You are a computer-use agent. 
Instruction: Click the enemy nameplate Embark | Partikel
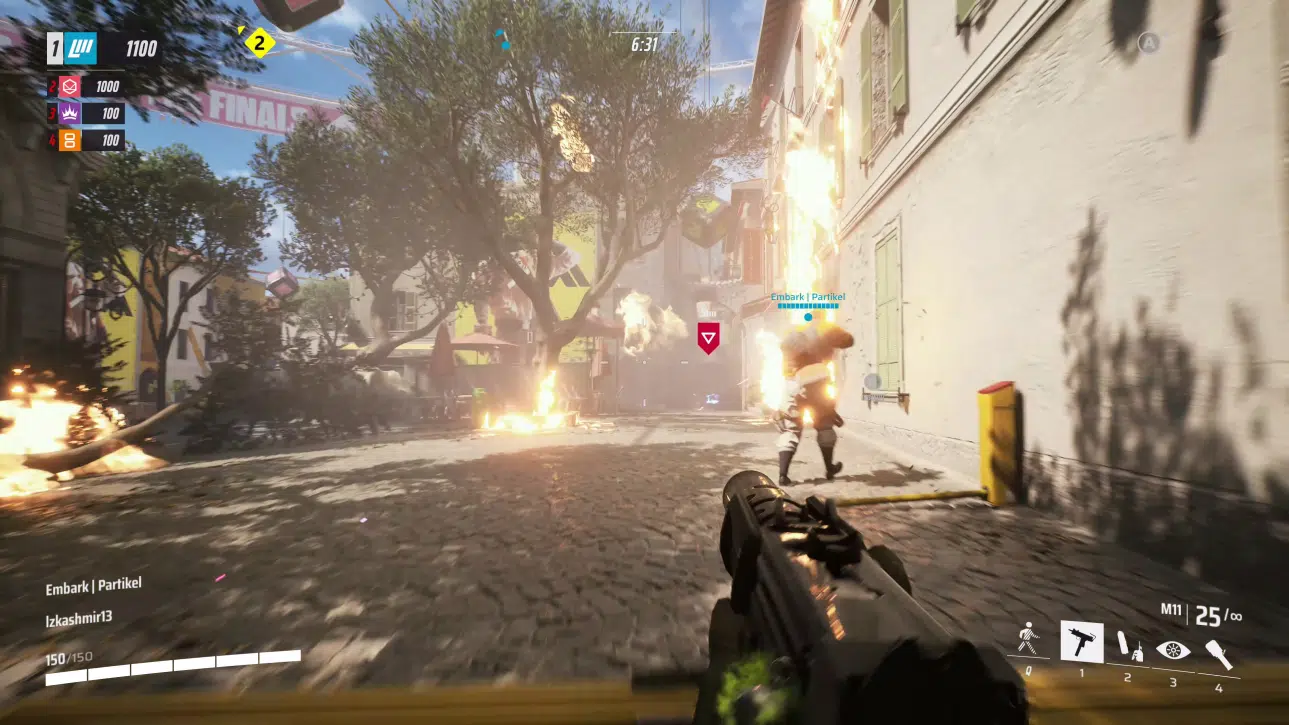(x=806, y=296)
